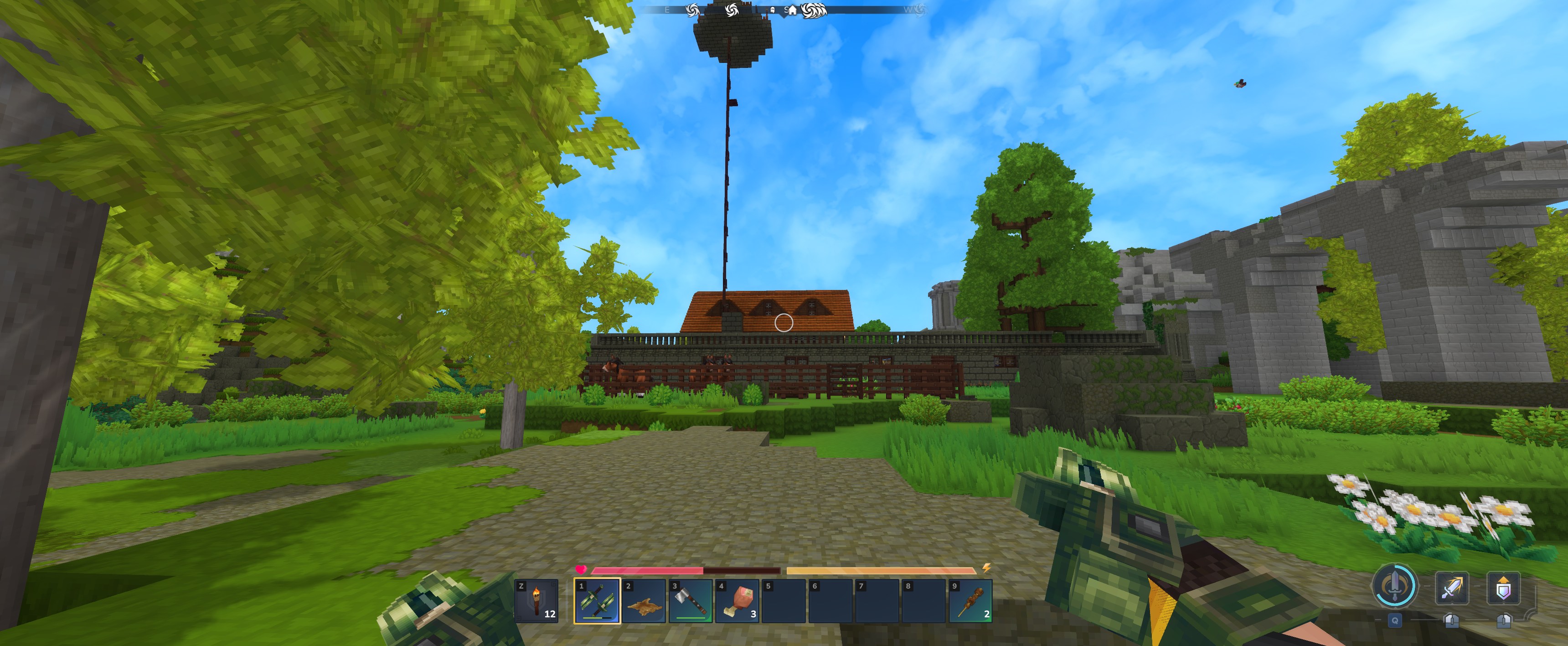This screenshot has height=646, width=1568.
Task: Pick the meat skewer hotbar slot
Action: tap(971, 600)
